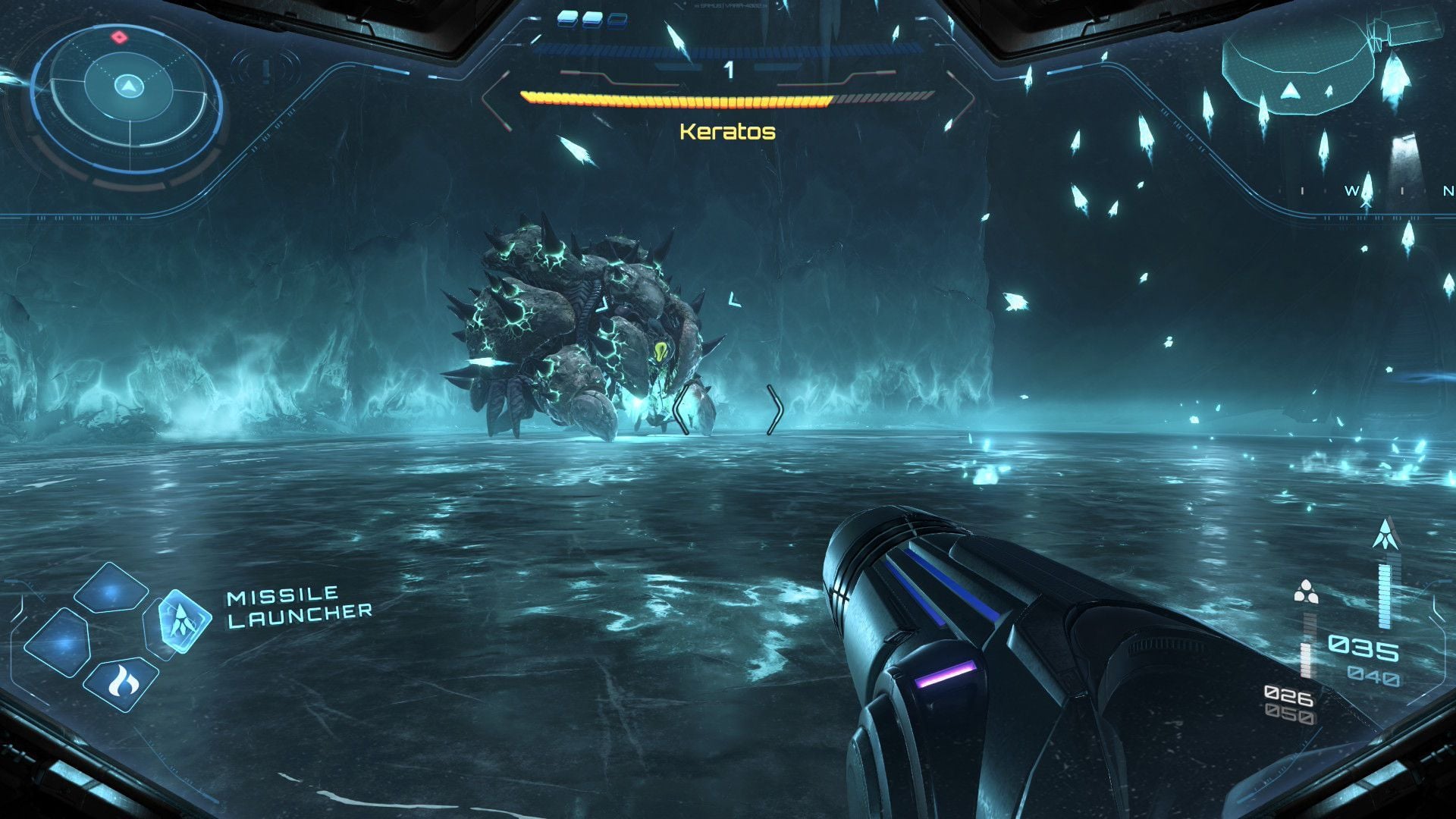Click the three-droplet shot ammo icon

pos(1305,591)
